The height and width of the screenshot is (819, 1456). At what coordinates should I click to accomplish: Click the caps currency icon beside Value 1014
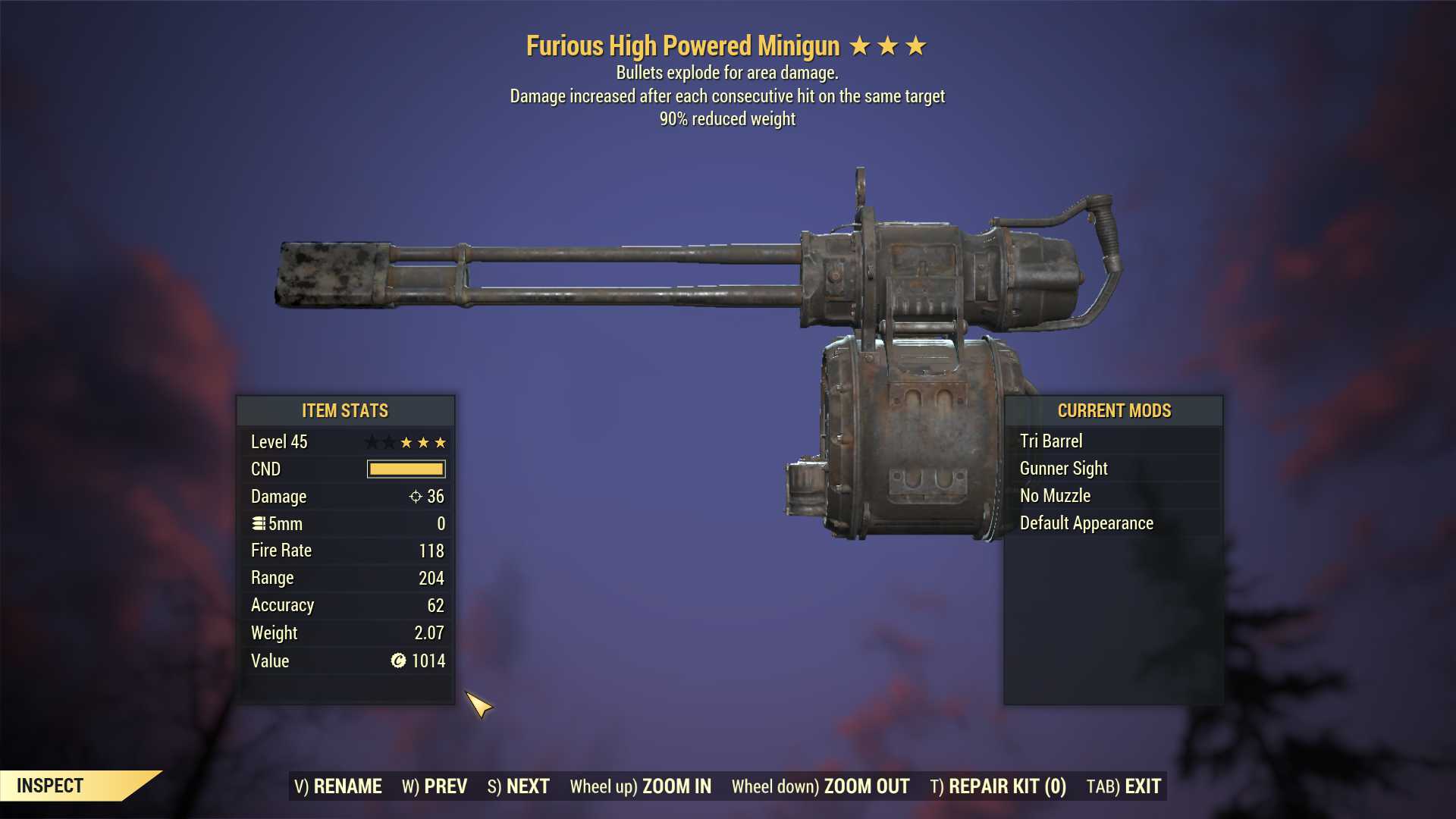point(397,661)
